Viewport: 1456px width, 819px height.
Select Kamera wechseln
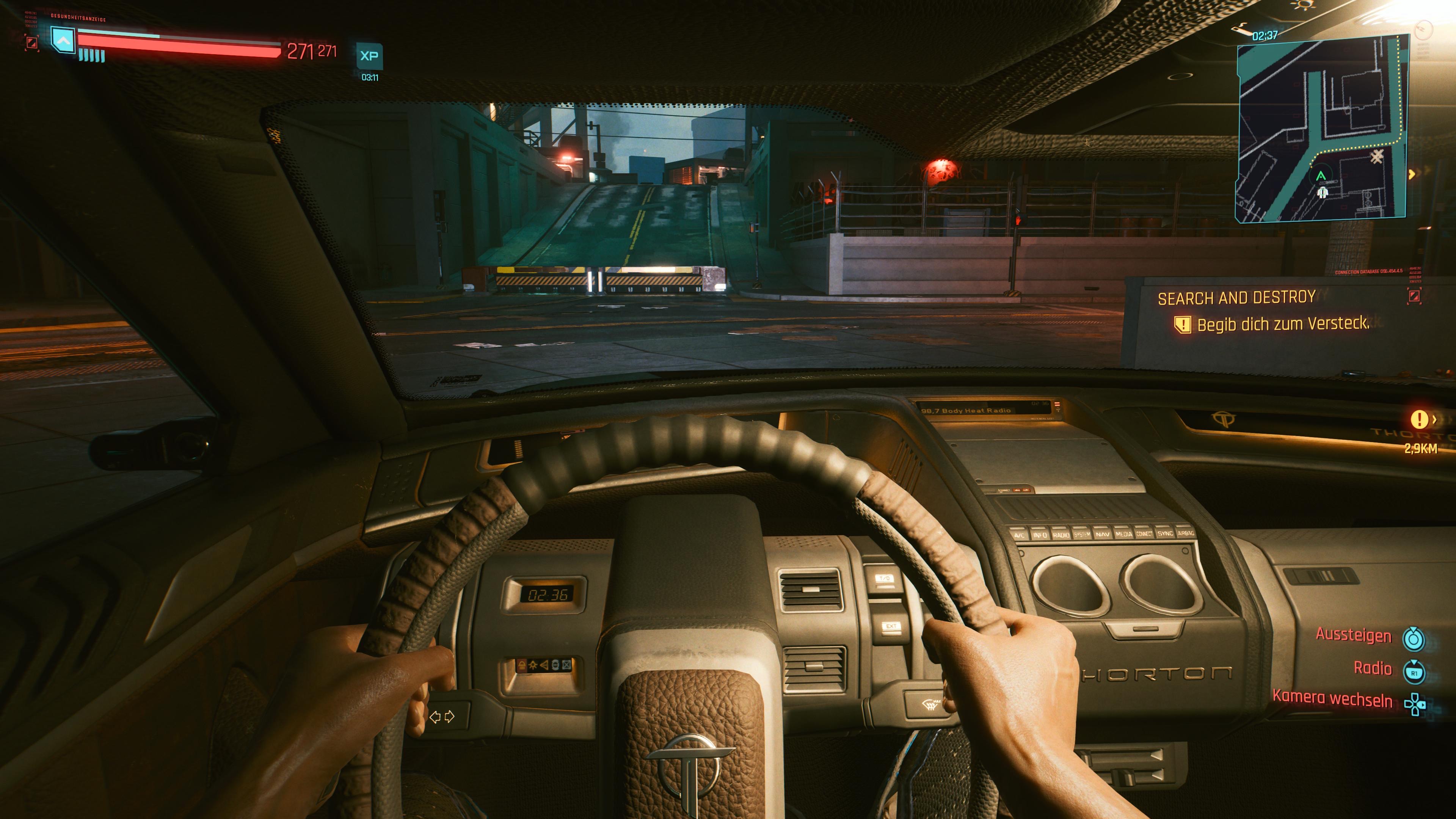pos(1332,698)
